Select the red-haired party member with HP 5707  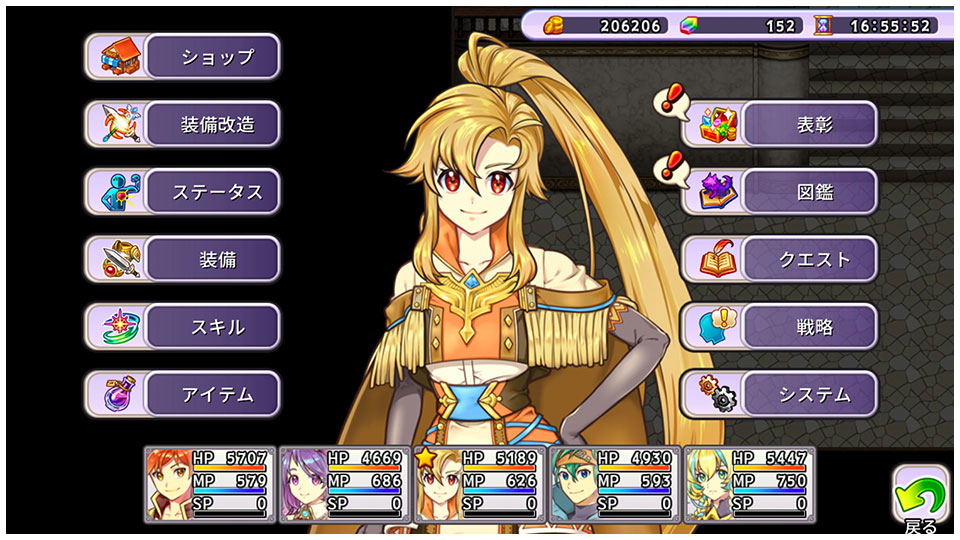coord(210,484)
